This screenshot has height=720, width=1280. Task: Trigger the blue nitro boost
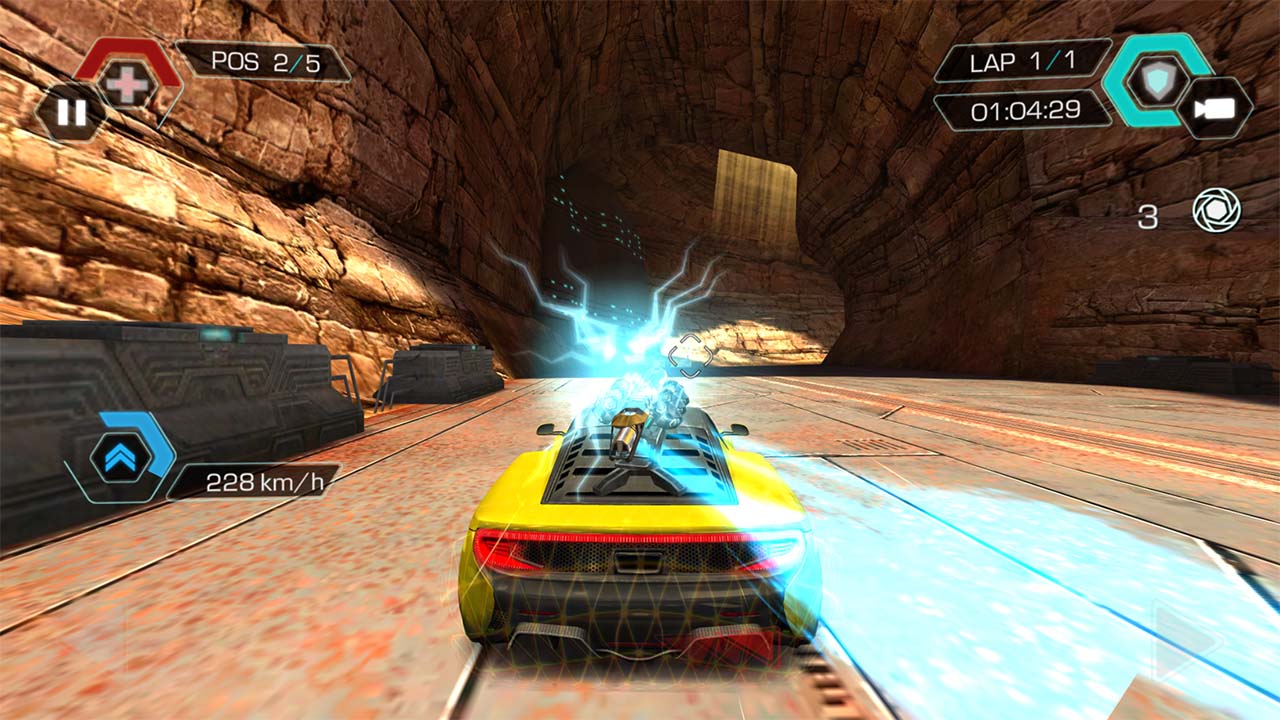tap(122, 457)
